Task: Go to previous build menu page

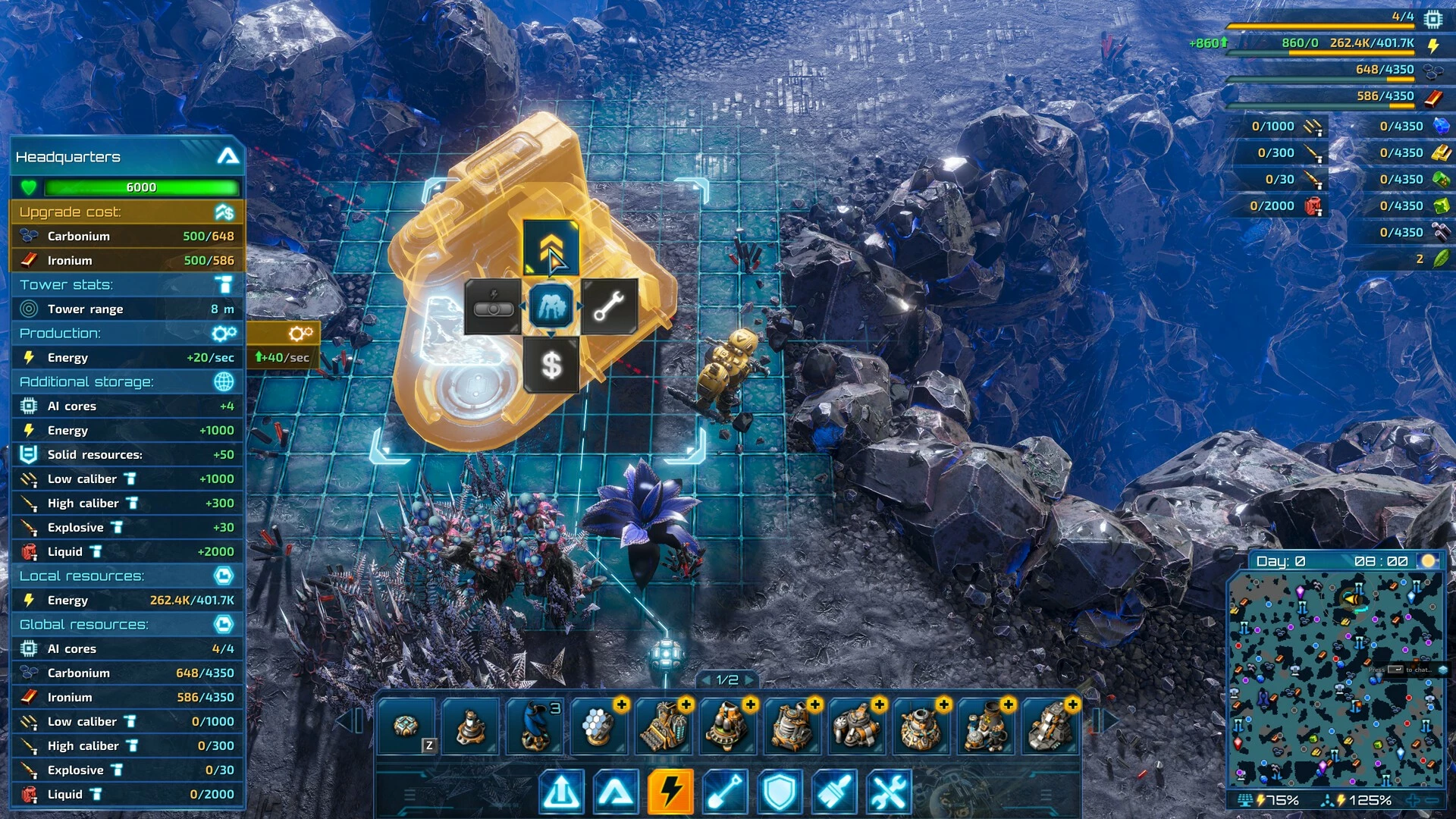Action: pyautogui.click(x=704, y=680)
